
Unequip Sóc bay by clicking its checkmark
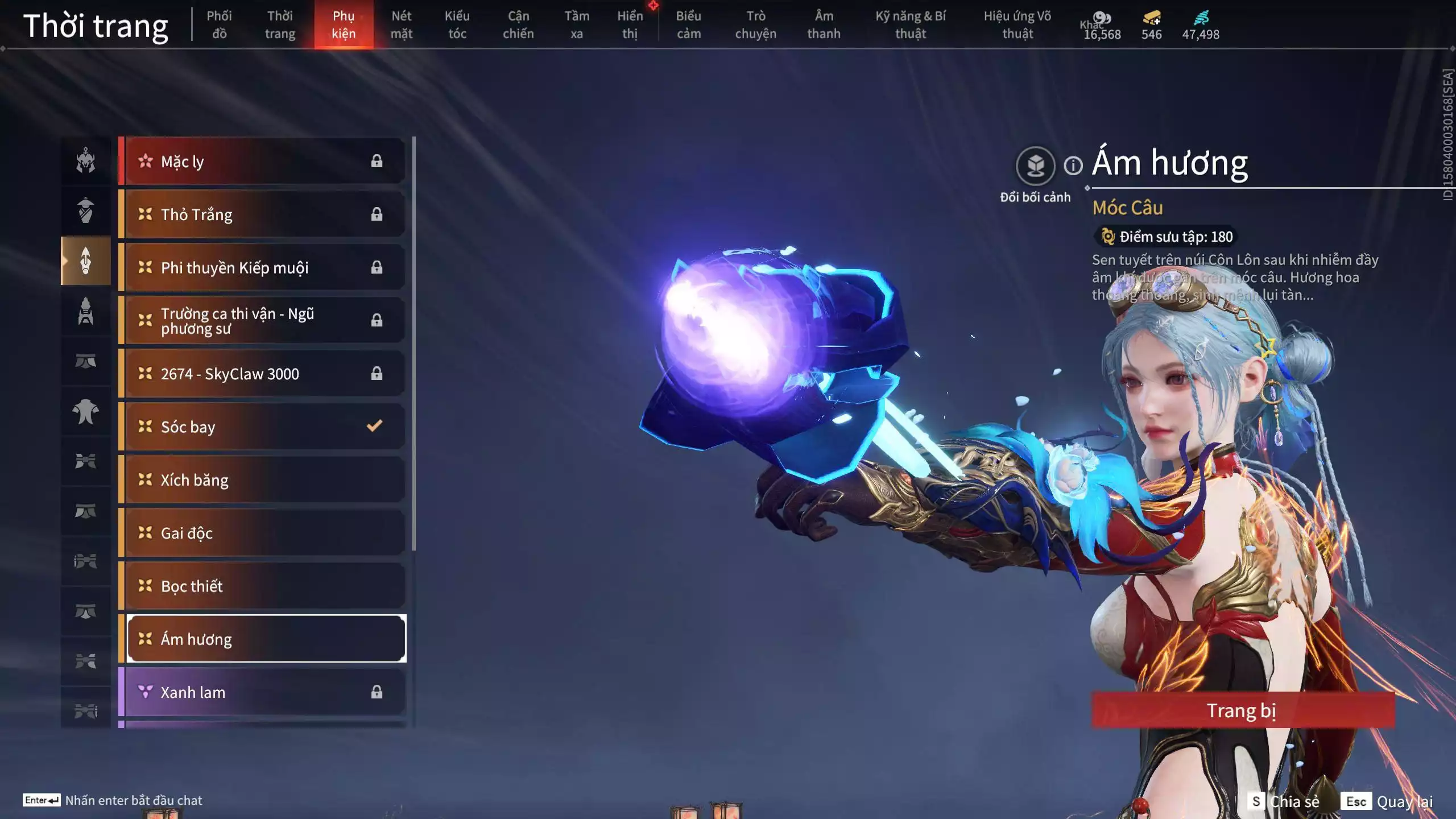coord(374,427)
